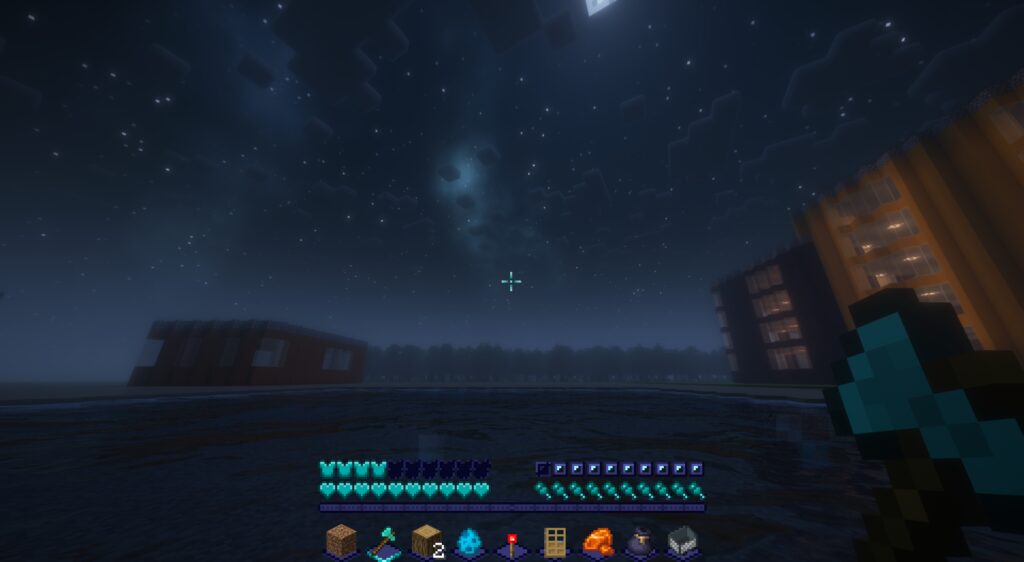1024x562 pixels.
Task: Select the dirt block hotbar slot
Action: click(x=341, y=540)
